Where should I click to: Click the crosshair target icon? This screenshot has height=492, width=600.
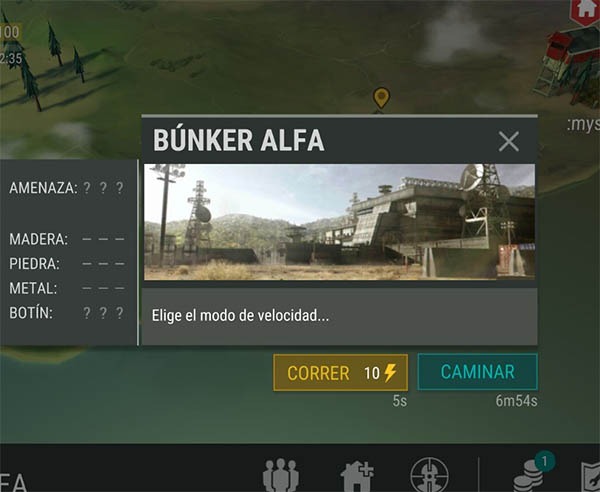click(x=430, y=476)
